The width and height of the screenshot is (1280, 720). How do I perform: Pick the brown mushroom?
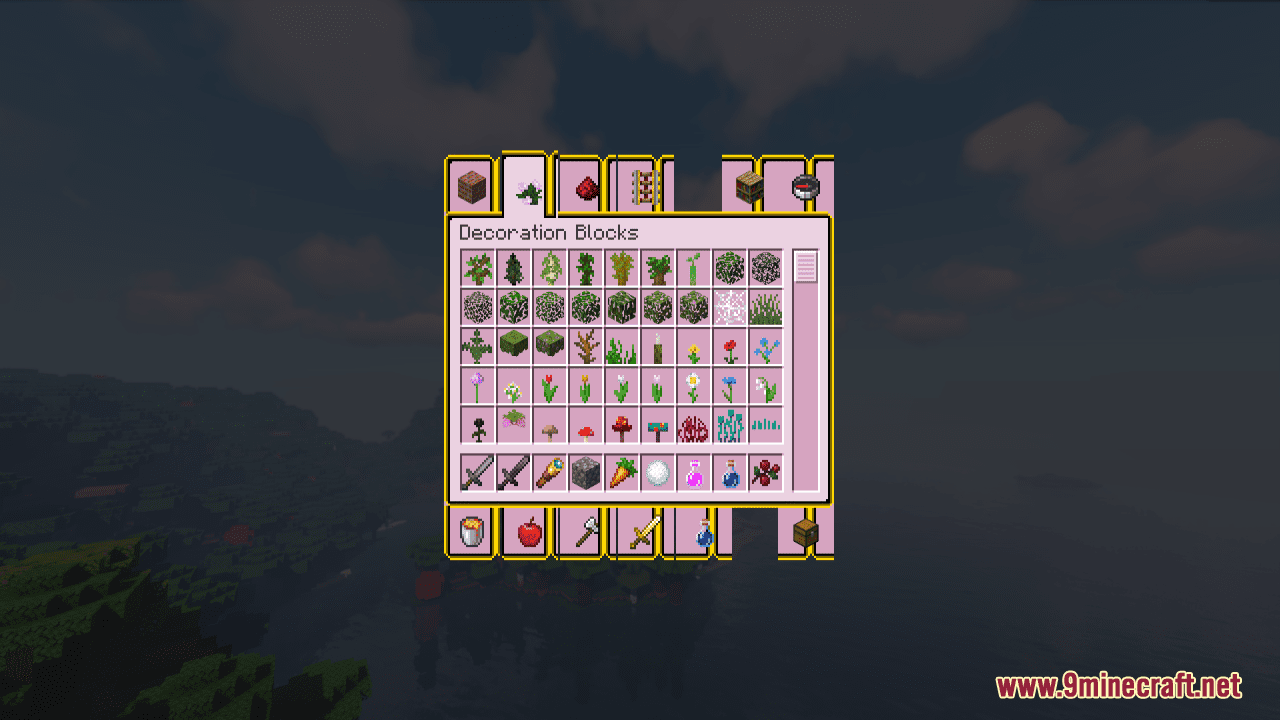point(550,425)
